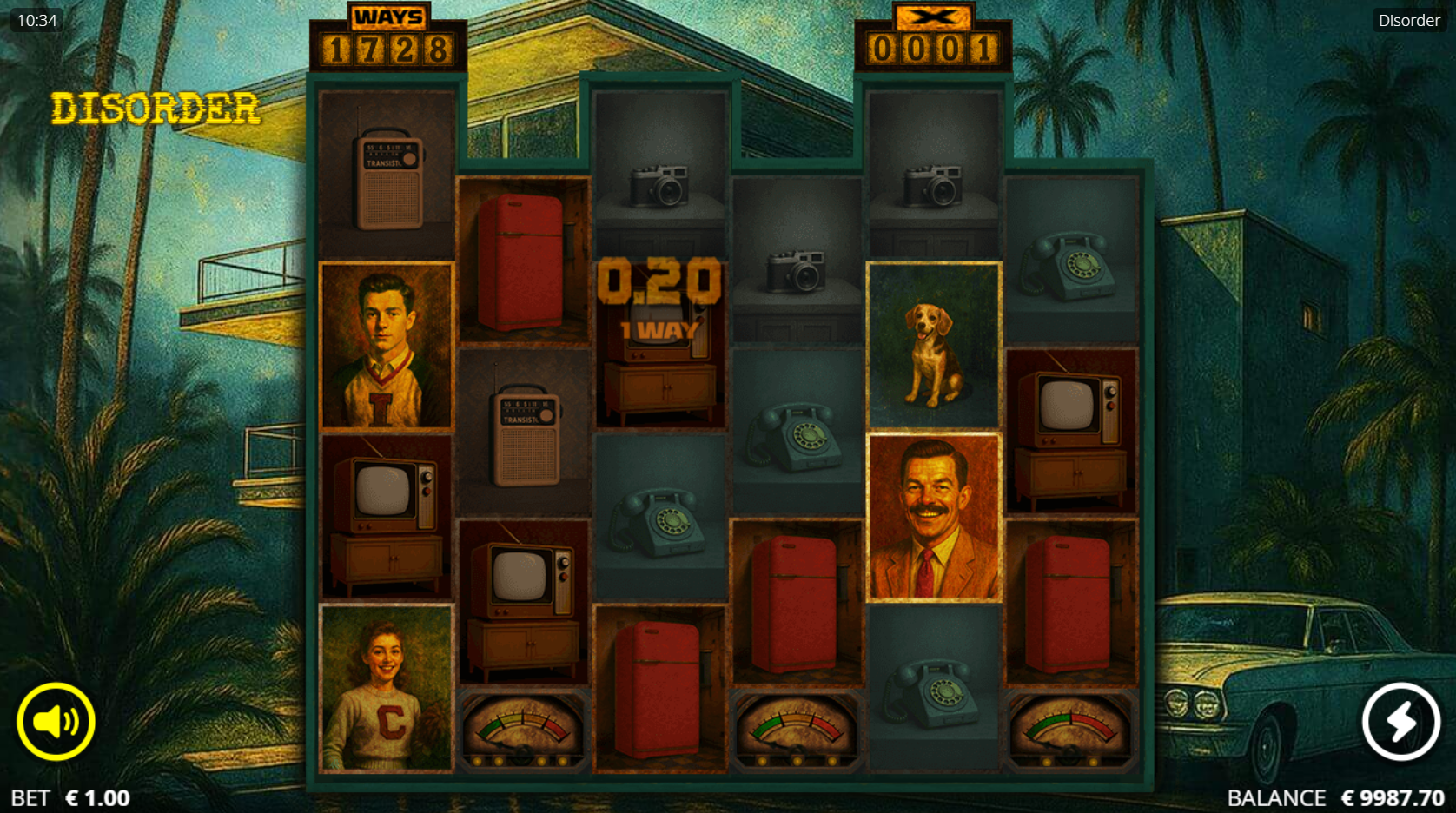Click the dog portrait symbol
The width and height of the screenshot is (1456, 813).
coord(933,345)
